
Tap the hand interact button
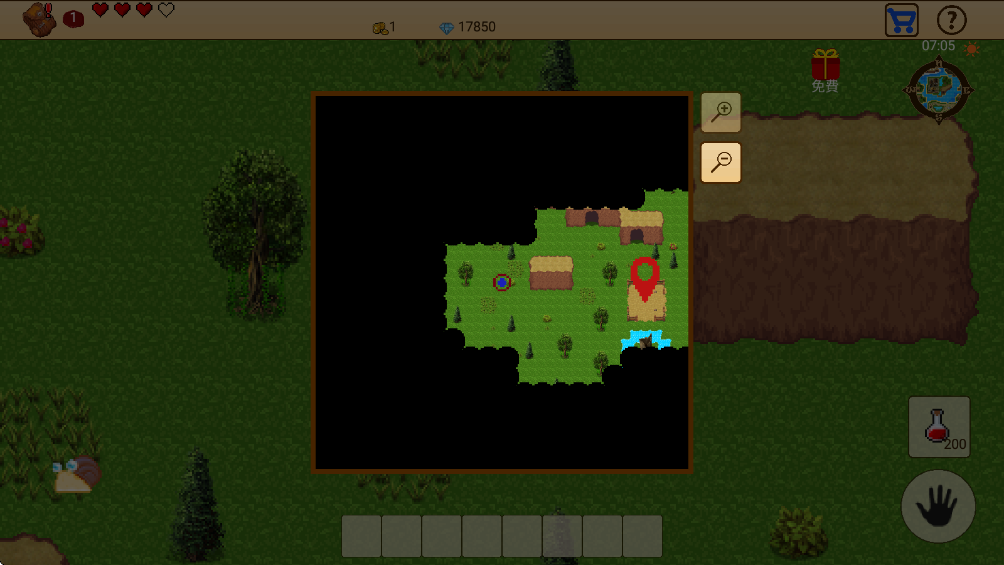pos(938,507)
